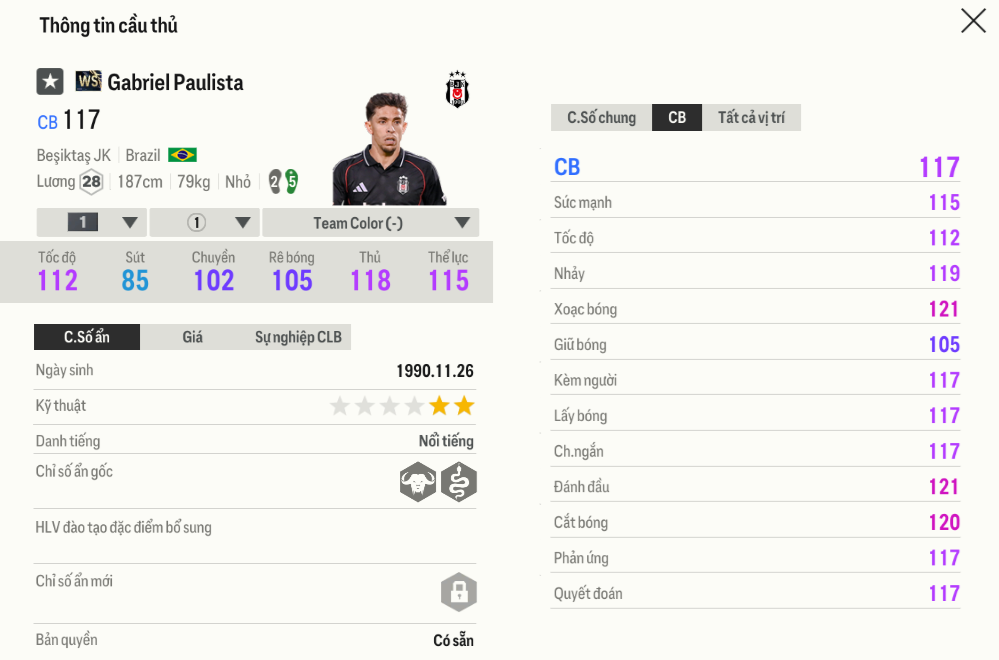Screen dimensions: 999x660
Task: Open the Team Color dropdown
Action: pyautogui.click(x=370, y=223)
